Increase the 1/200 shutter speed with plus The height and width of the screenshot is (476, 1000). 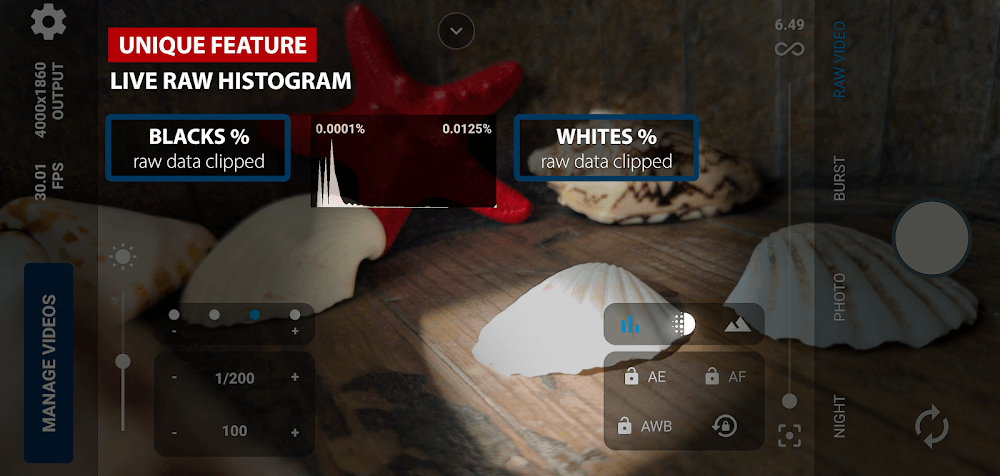click(295, 377)
